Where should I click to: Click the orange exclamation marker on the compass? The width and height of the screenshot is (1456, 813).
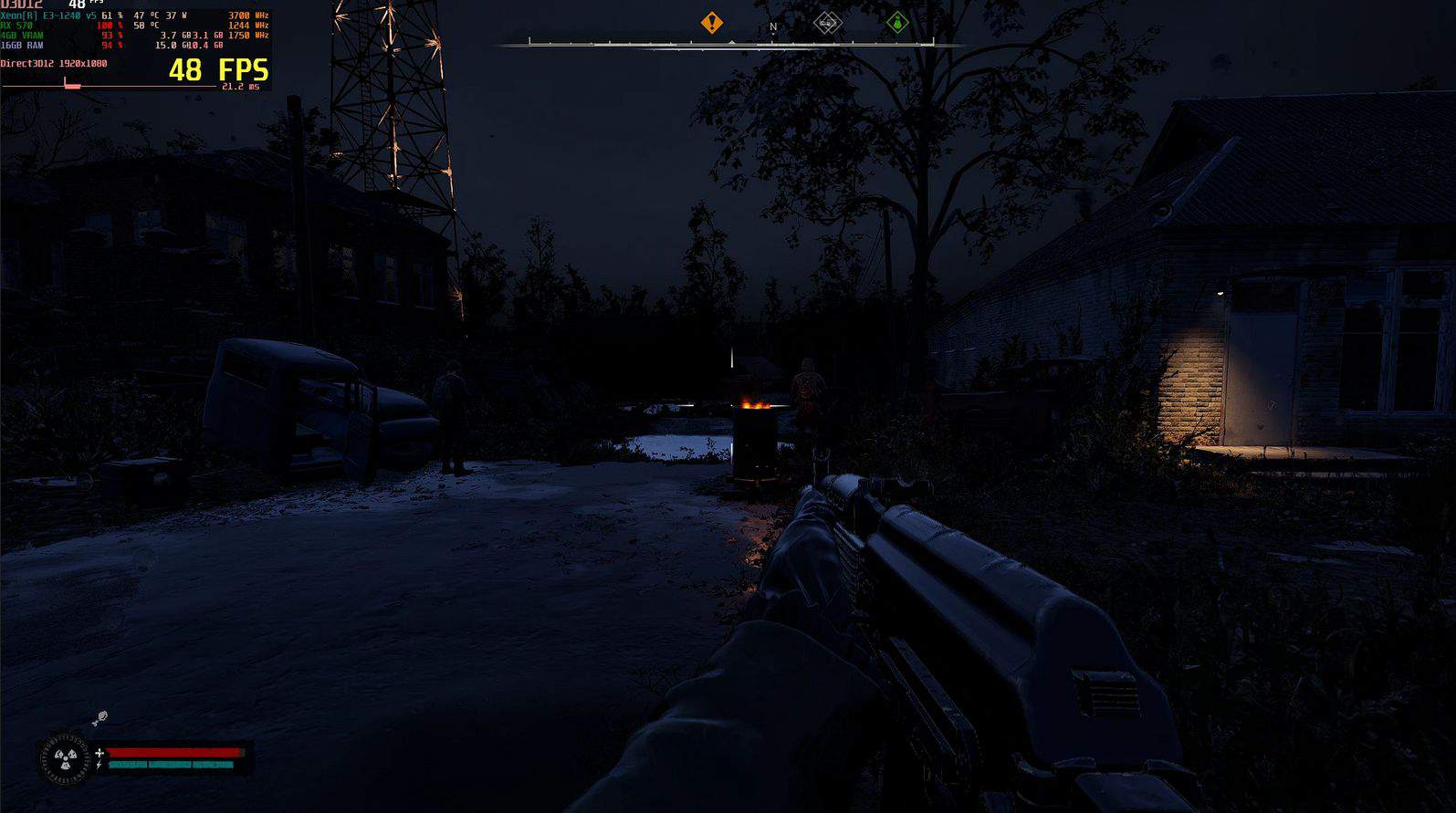click(x=712, y=23)
